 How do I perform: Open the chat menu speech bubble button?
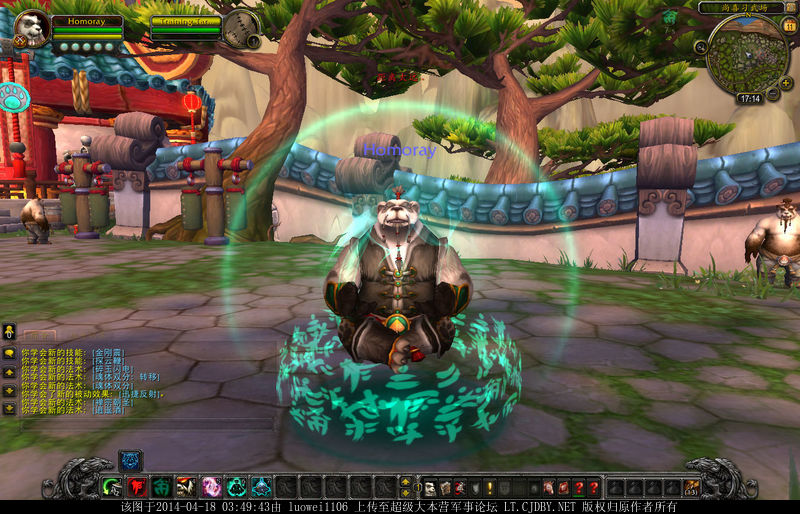coord(9,353)
